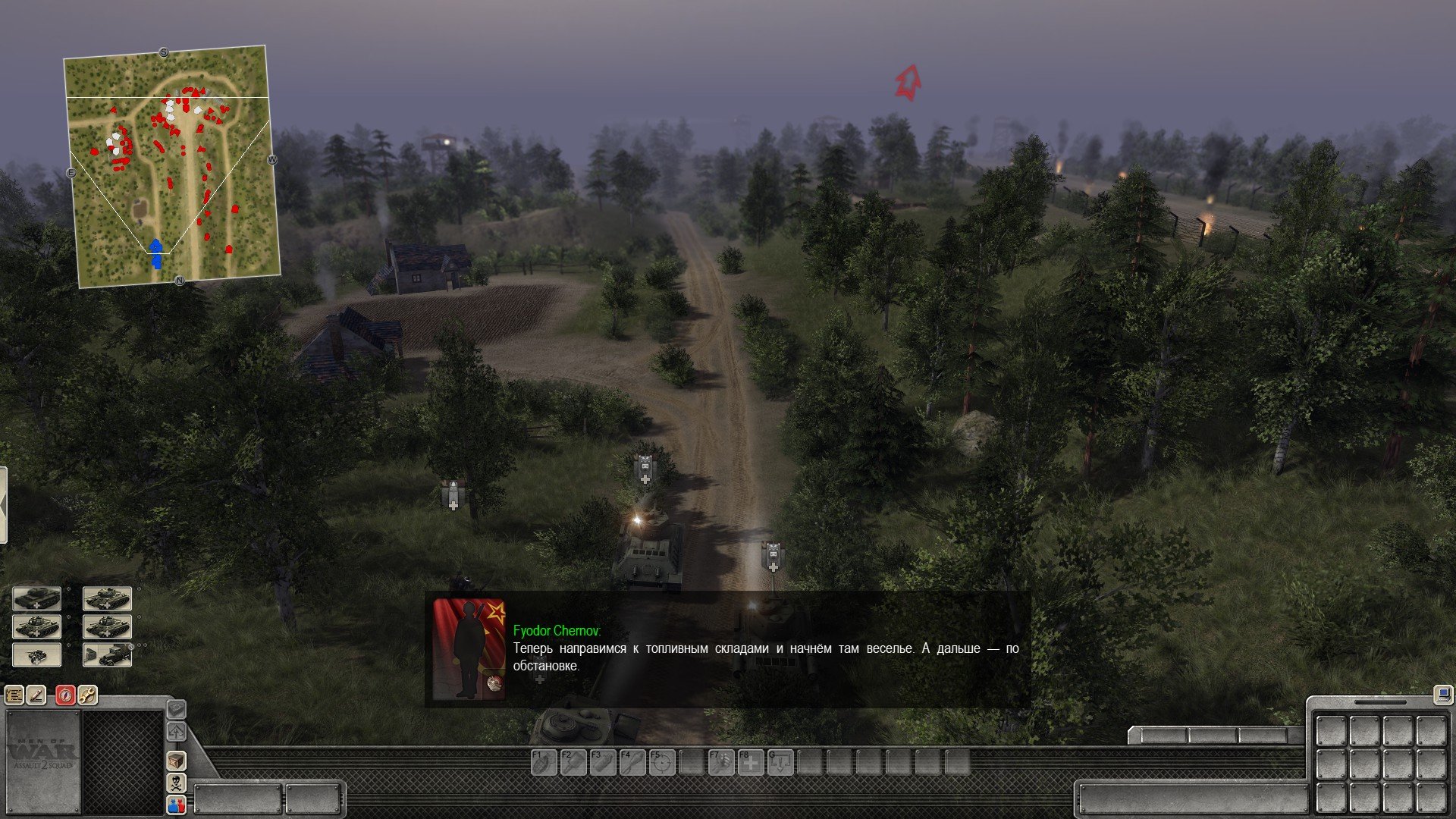This screenshot has width=1456, height=819.
Task: Click the skull and crossbones icon
Action: click(x=176, y=783)
